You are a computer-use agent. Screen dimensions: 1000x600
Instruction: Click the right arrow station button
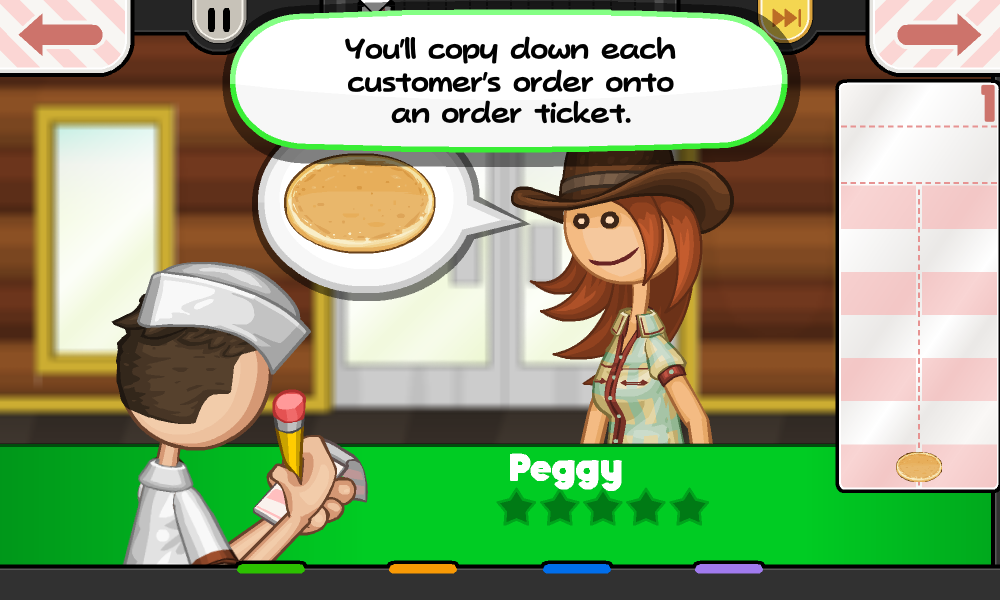937,35
